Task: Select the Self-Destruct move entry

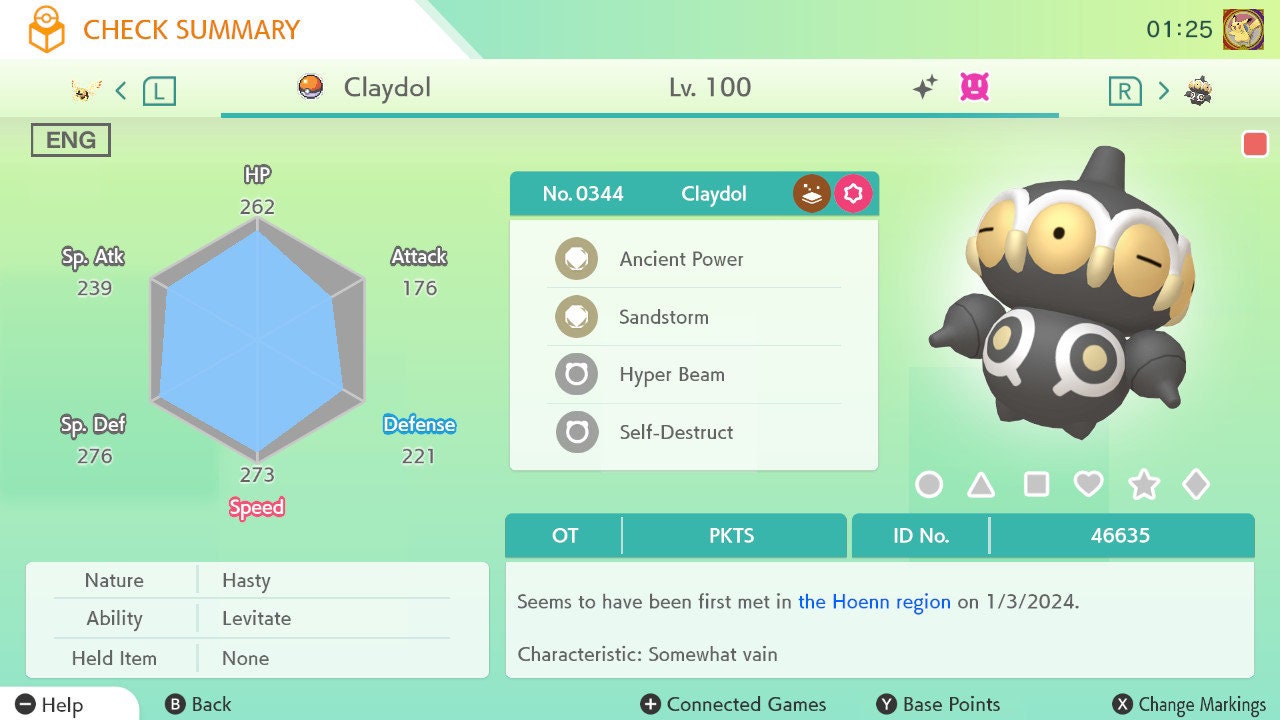Action: click(676, 432)
